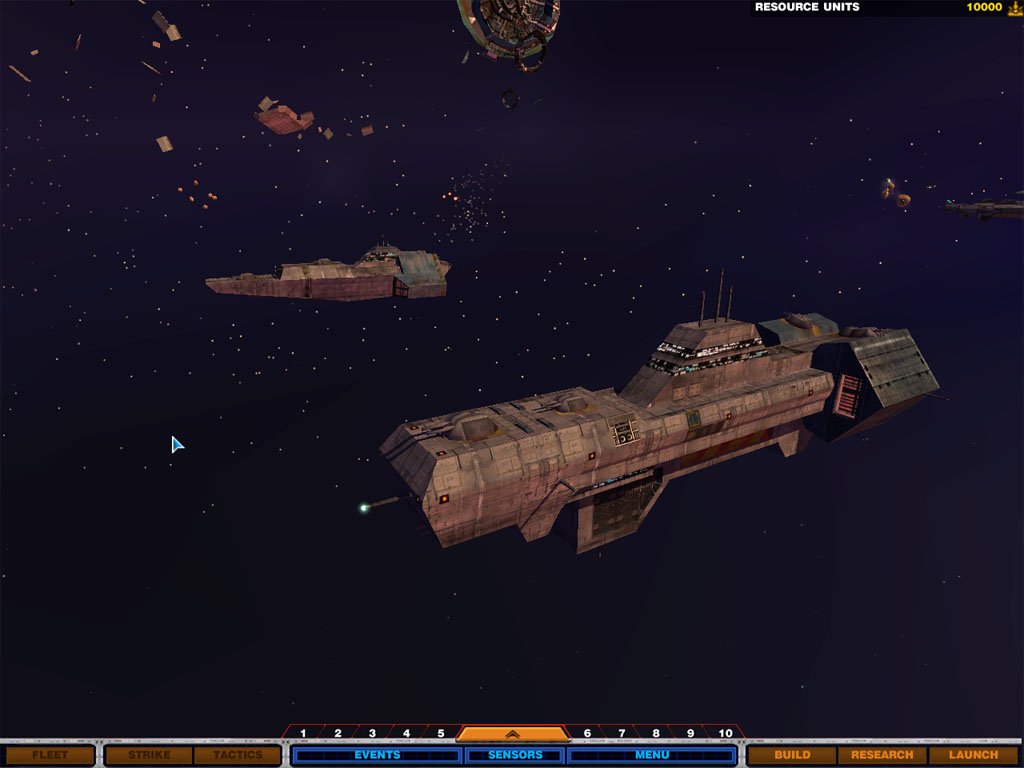This screenshot has height=768, width=1024.
Task: Expand the orange arrow taskbar panel
Action: (x=512, y=734)
